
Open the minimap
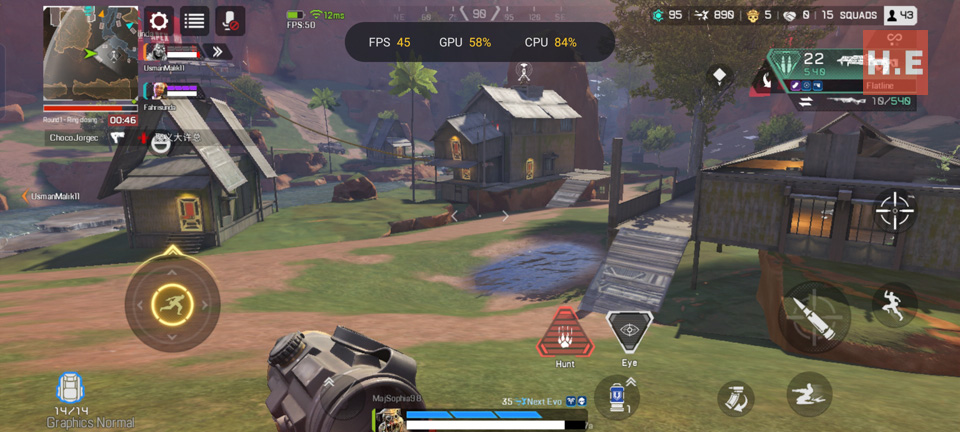pos(90,53)
